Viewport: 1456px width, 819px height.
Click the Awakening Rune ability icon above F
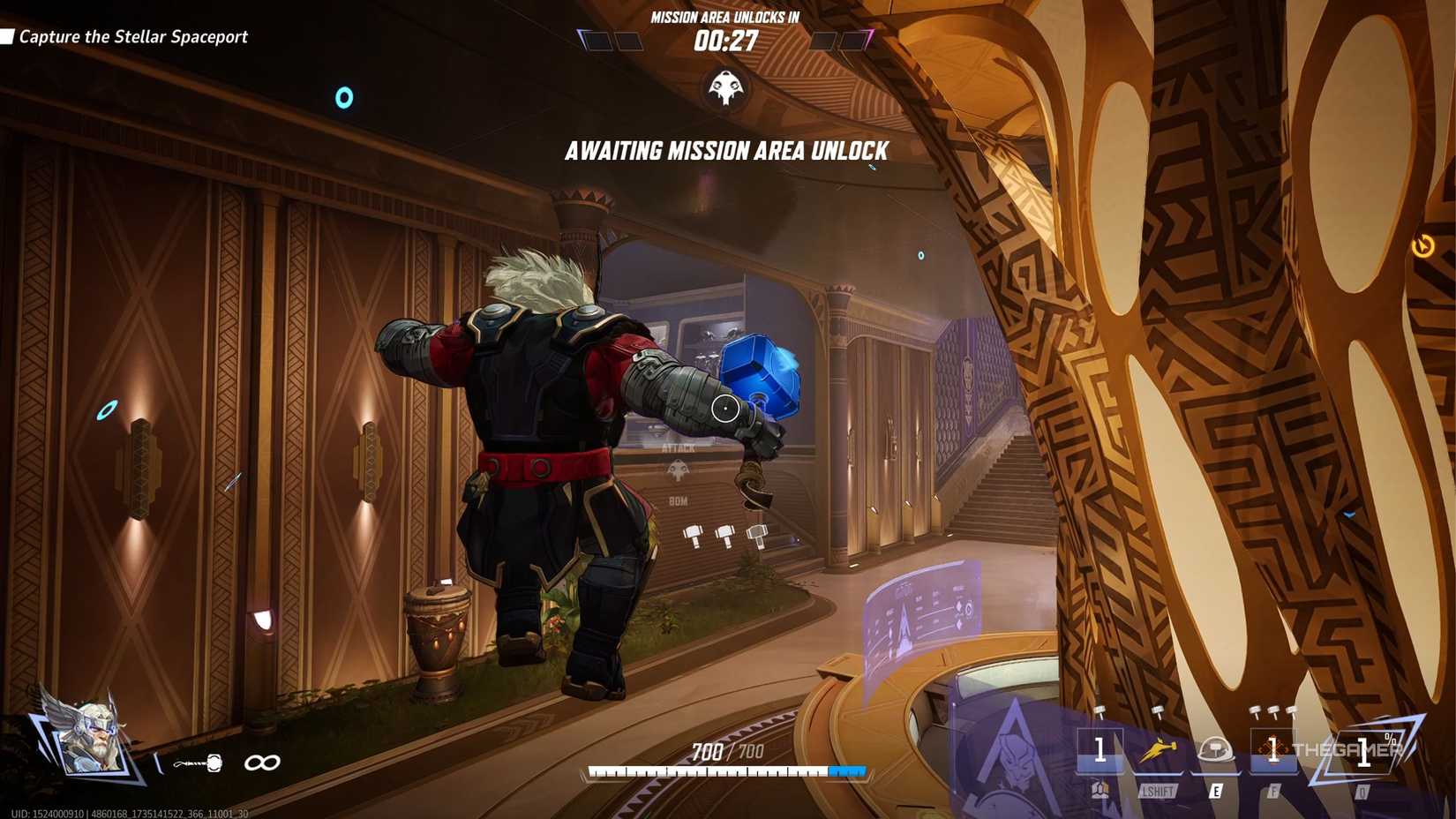[x=1273, y=750]
